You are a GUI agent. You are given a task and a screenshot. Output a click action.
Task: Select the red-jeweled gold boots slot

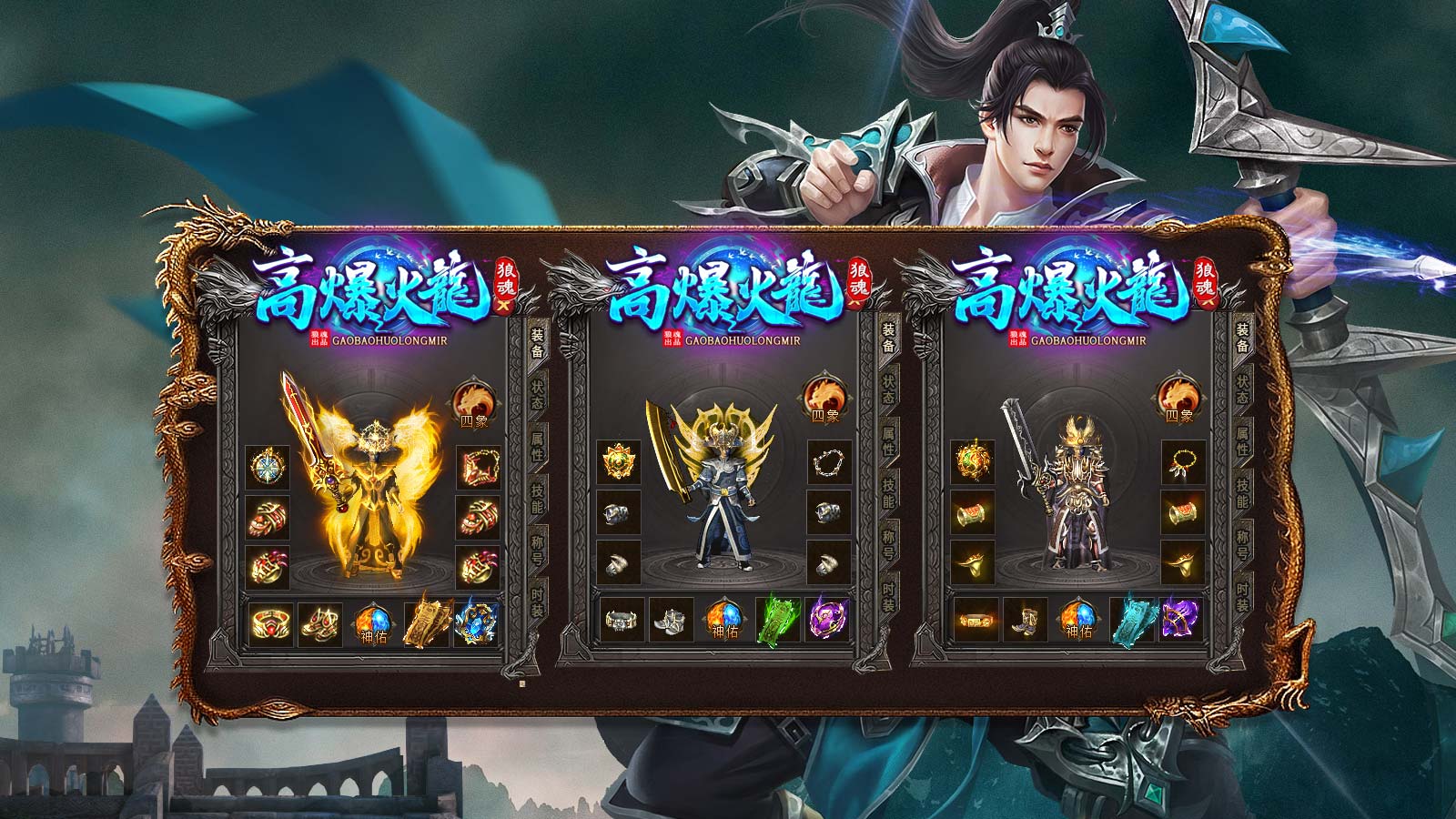320,622
